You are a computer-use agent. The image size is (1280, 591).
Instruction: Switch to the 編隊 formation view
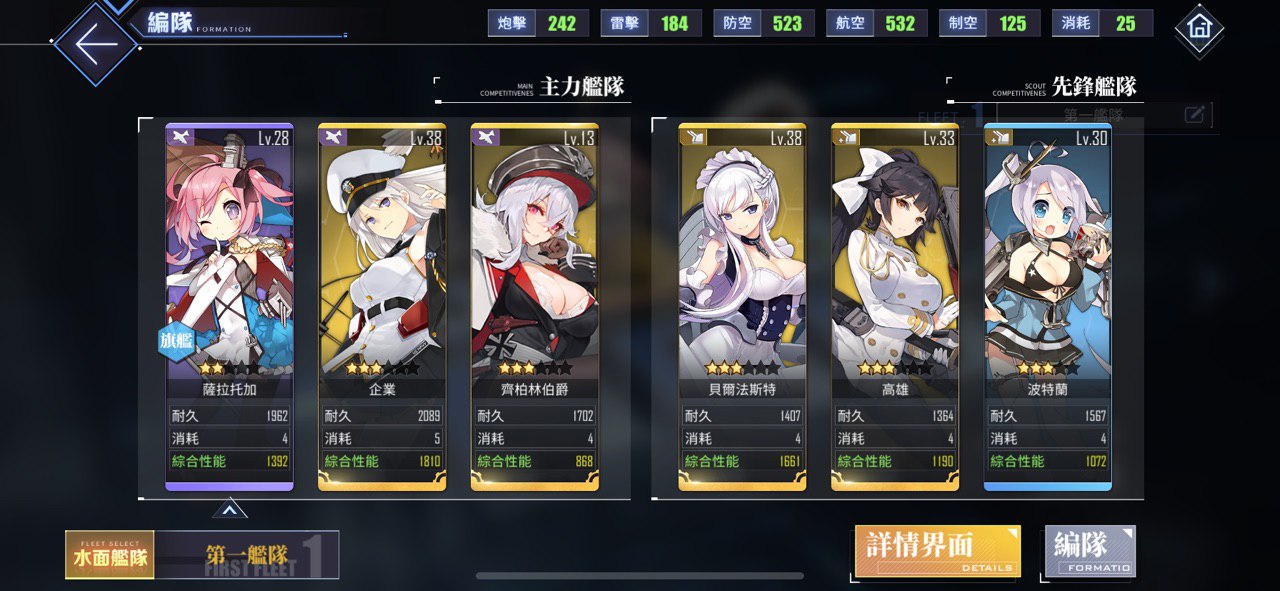[1090, 550]
